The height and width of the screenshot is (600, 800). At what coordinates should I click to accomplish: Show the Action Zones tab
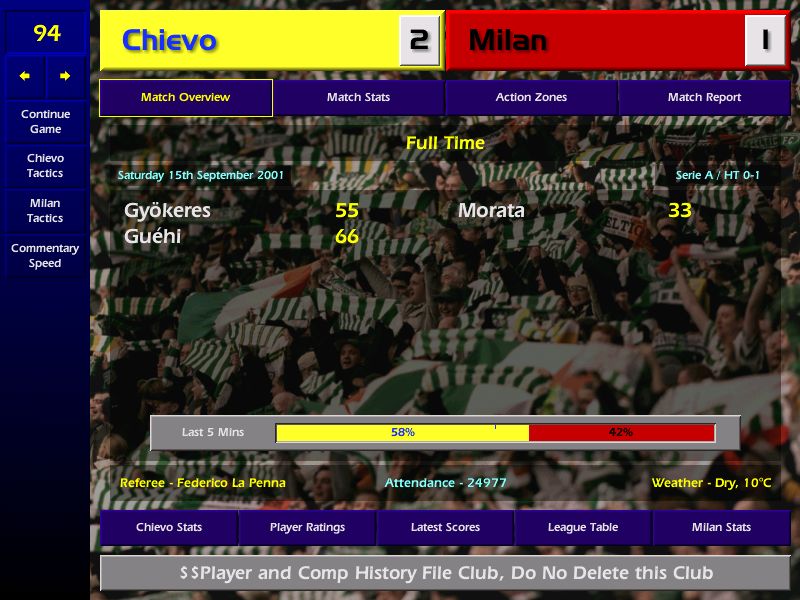tap(531, 98)
